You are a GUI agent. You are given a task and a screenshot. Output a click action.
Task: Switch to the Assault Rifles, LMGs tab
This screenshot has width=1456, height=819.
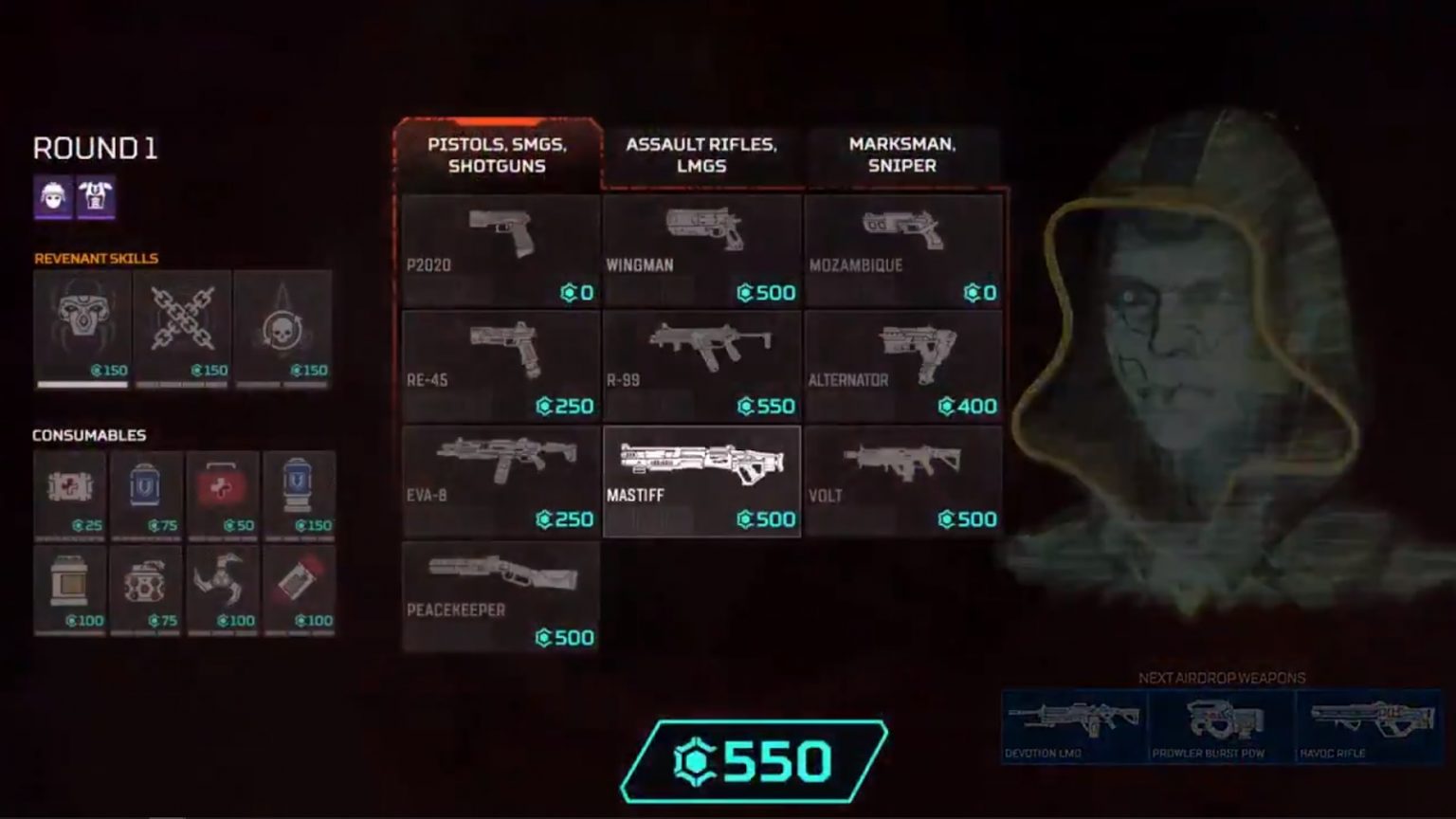[701, 155]
